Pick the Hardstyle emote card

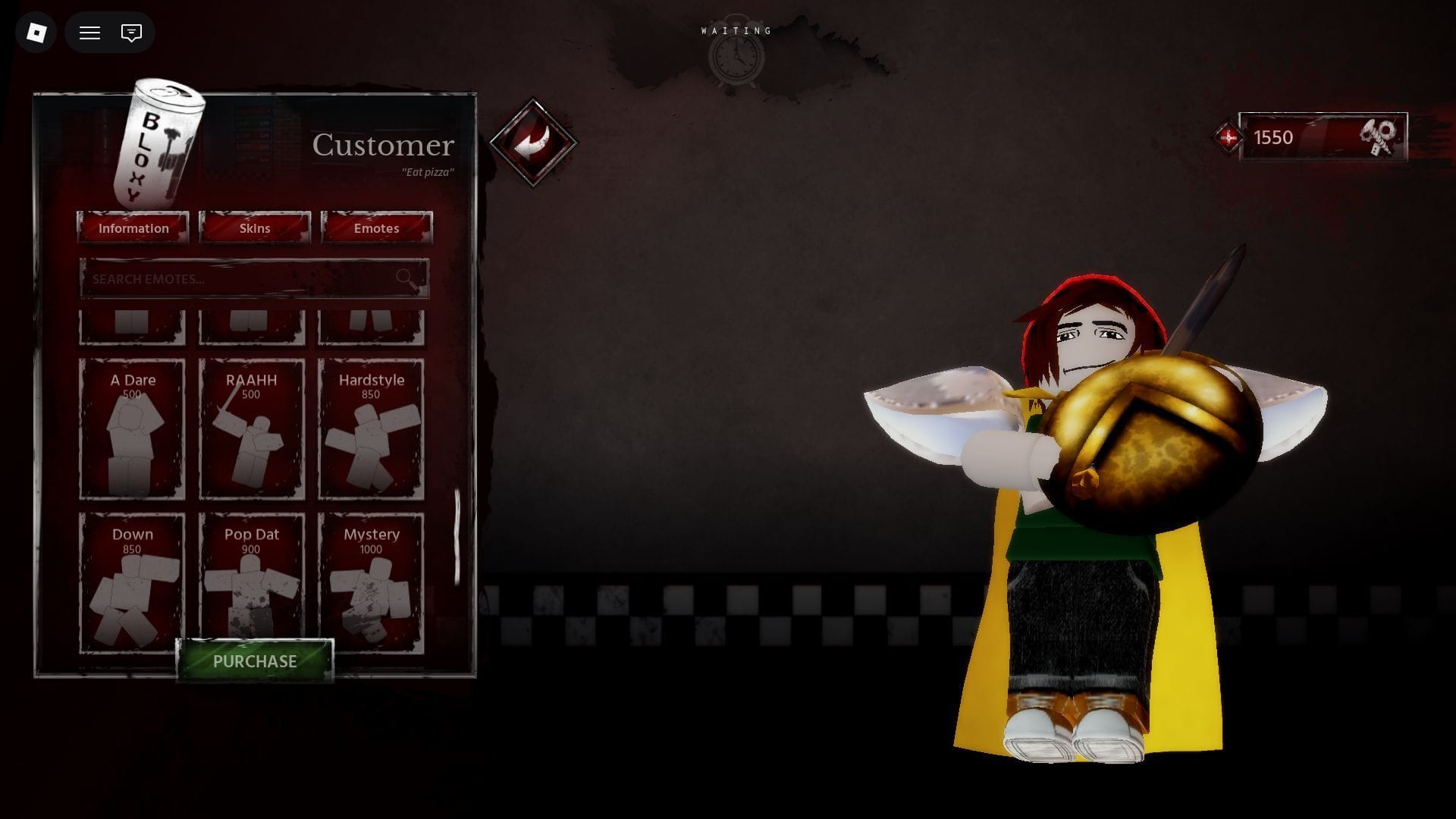371,429
